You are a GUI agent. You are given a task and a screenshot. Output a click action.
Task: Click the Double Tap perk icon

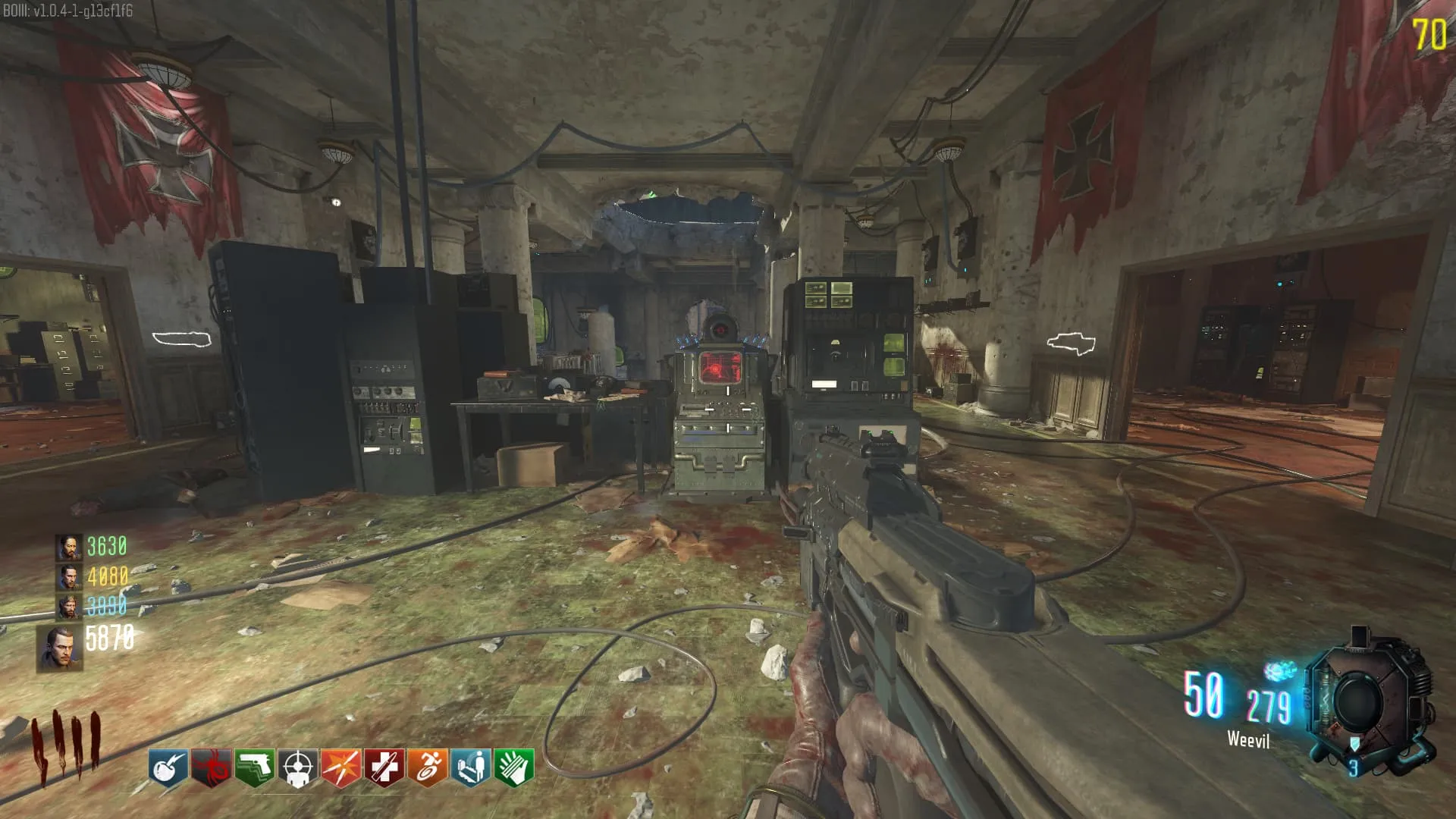coord(341,768)
